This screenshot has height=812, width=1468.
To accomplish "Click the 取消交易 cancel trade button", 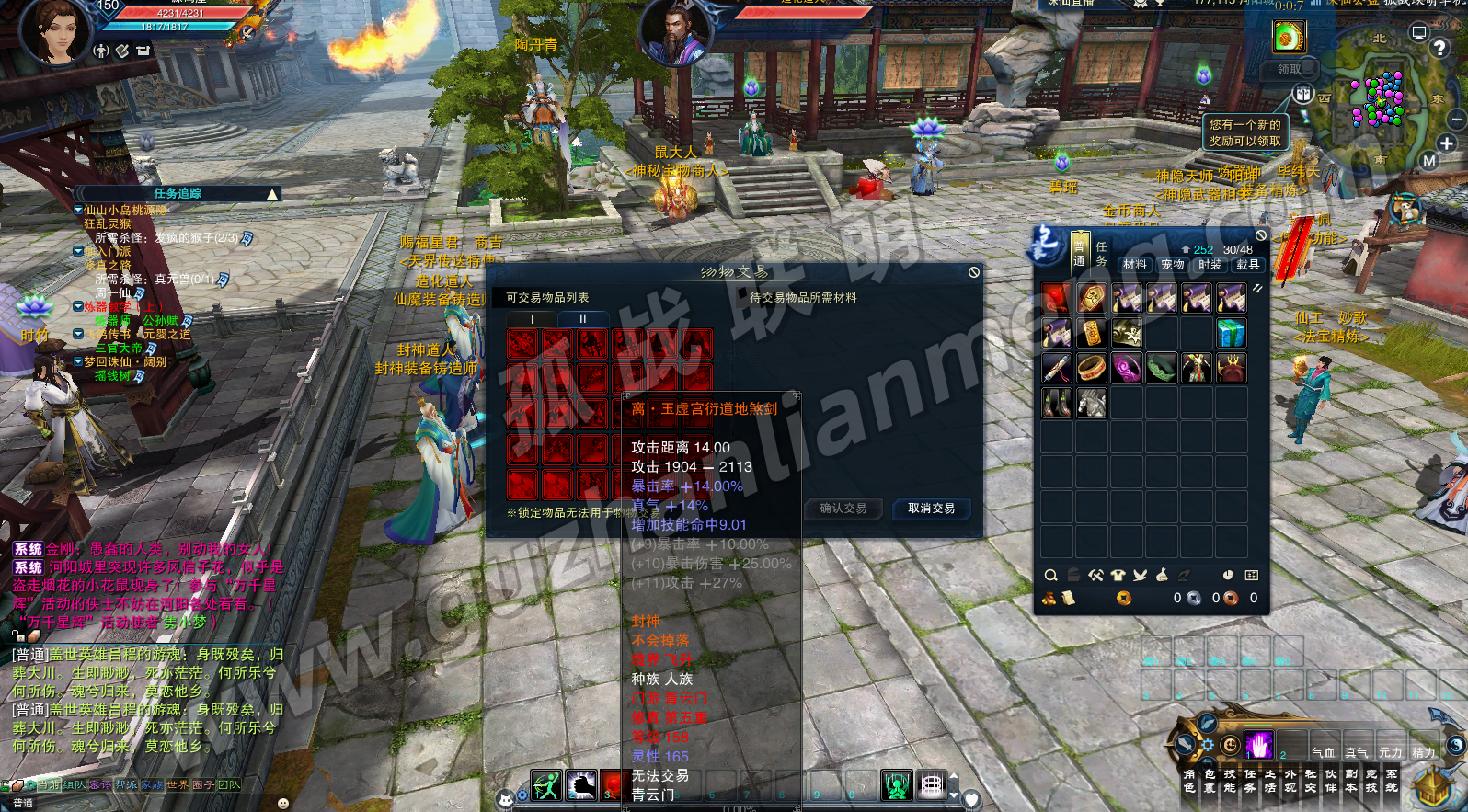I will (931, 509).
